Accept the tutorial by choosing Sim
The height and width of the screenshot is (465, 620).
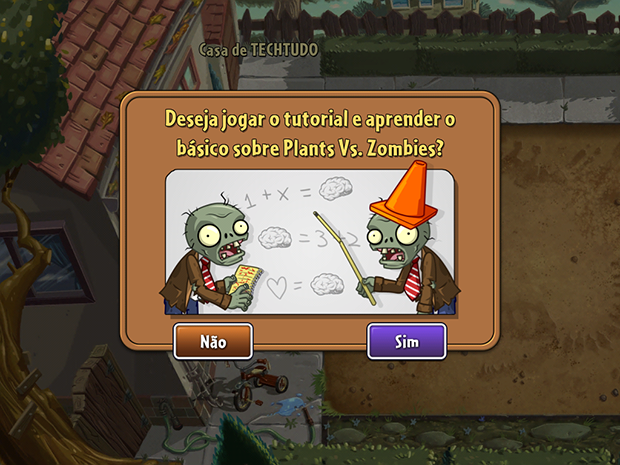406,341
